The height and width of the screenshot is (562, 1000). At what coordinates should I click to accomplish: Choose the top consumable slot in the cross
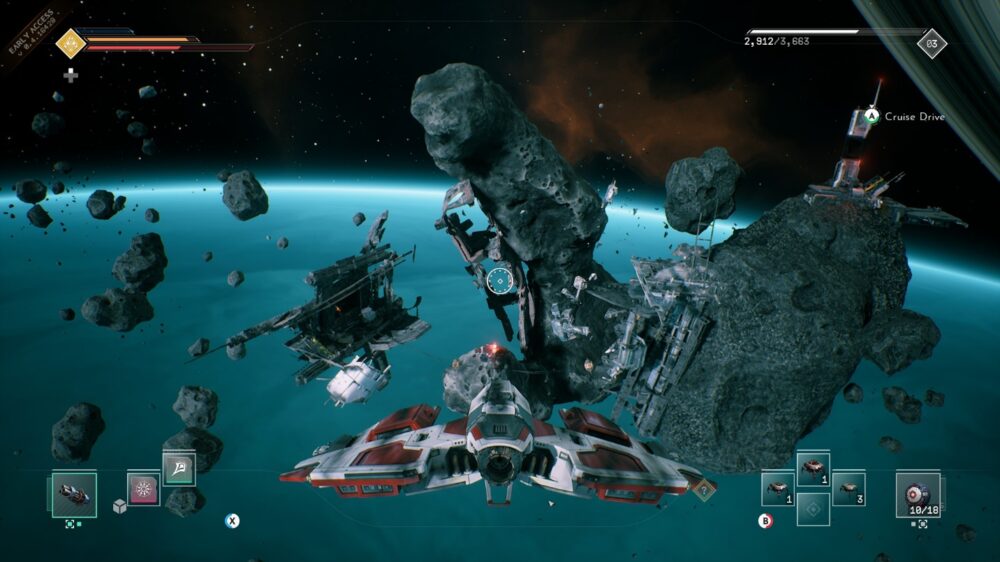click(x=813, y=468)
